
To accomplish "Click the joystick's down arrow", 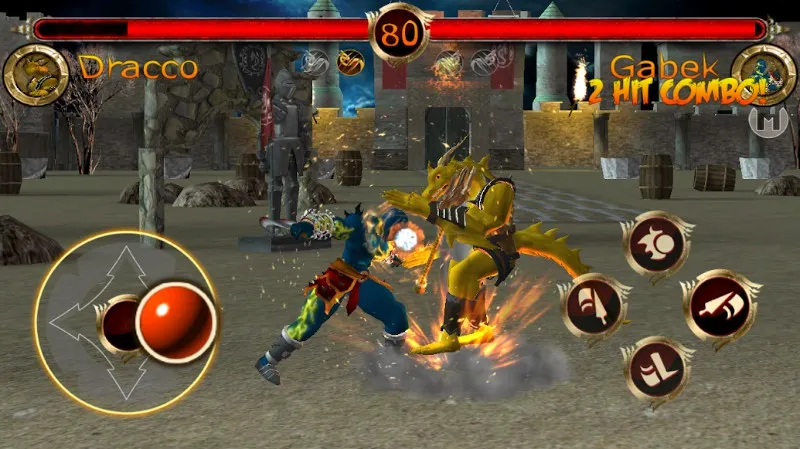I will pos(127,382).
